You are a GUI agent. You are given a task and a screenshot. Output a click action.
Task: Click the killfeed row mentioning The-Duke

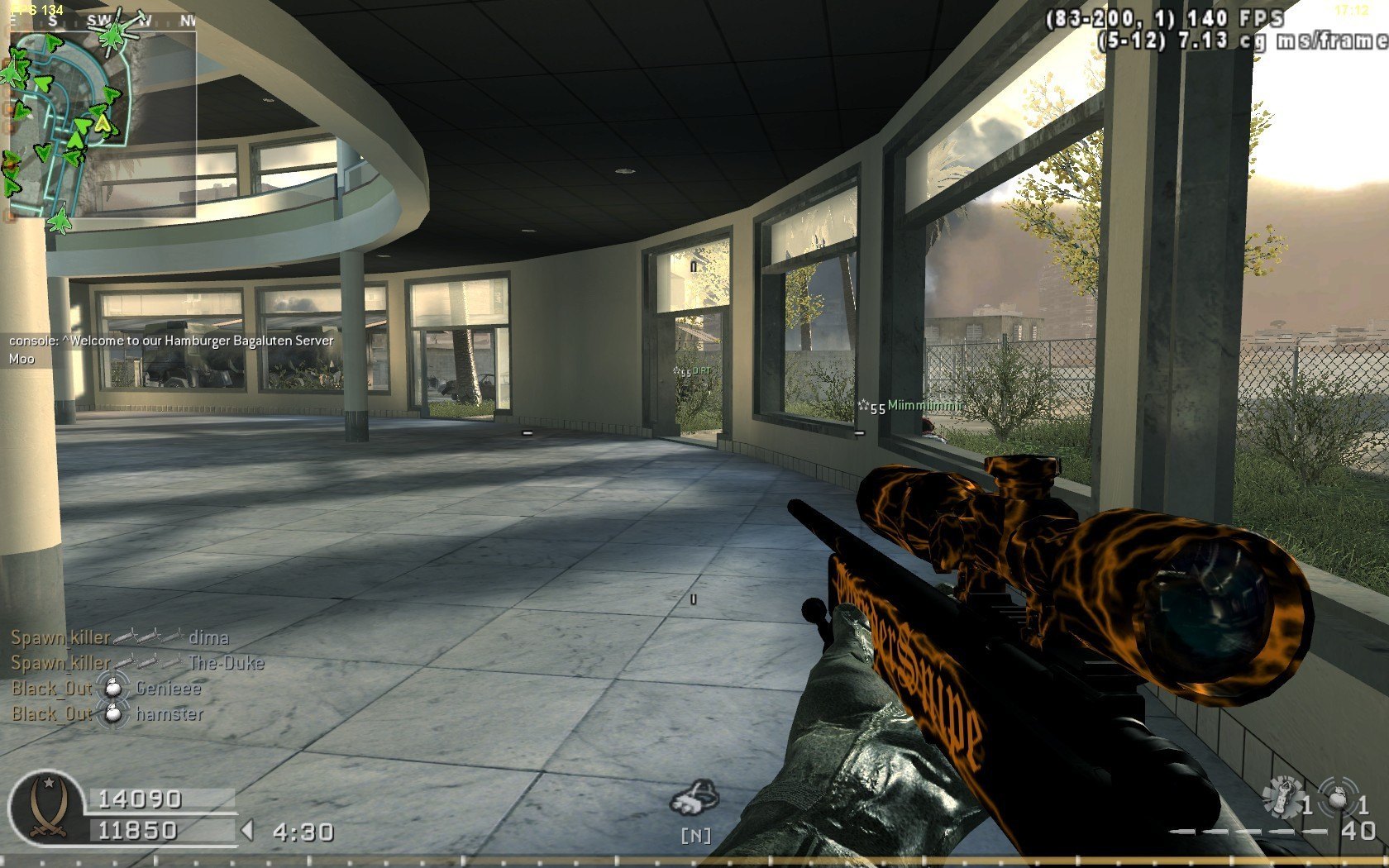pyautogui.click(x=137, y=663)
